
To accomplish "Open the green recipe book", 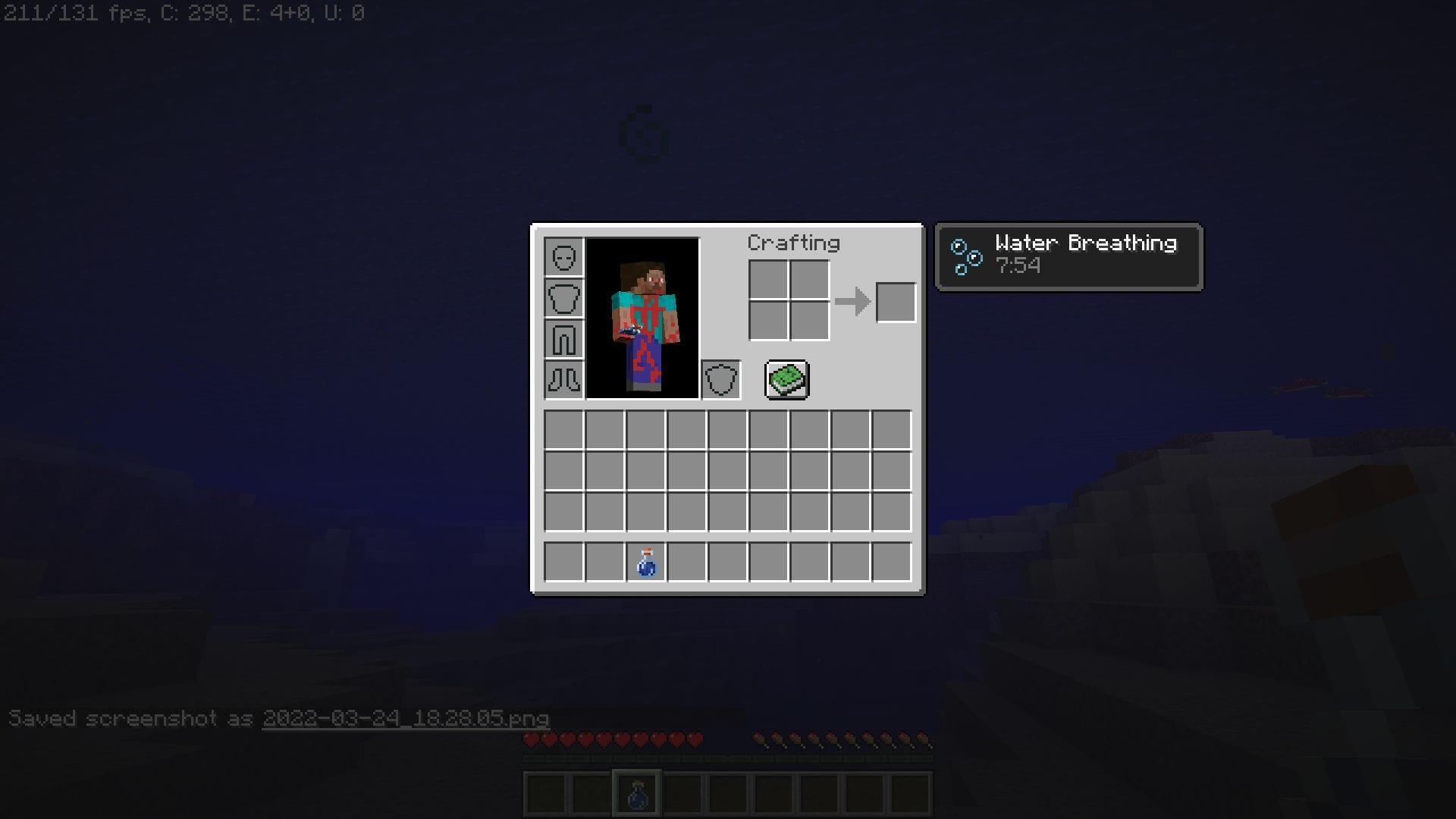I will (x=787, y=379).
